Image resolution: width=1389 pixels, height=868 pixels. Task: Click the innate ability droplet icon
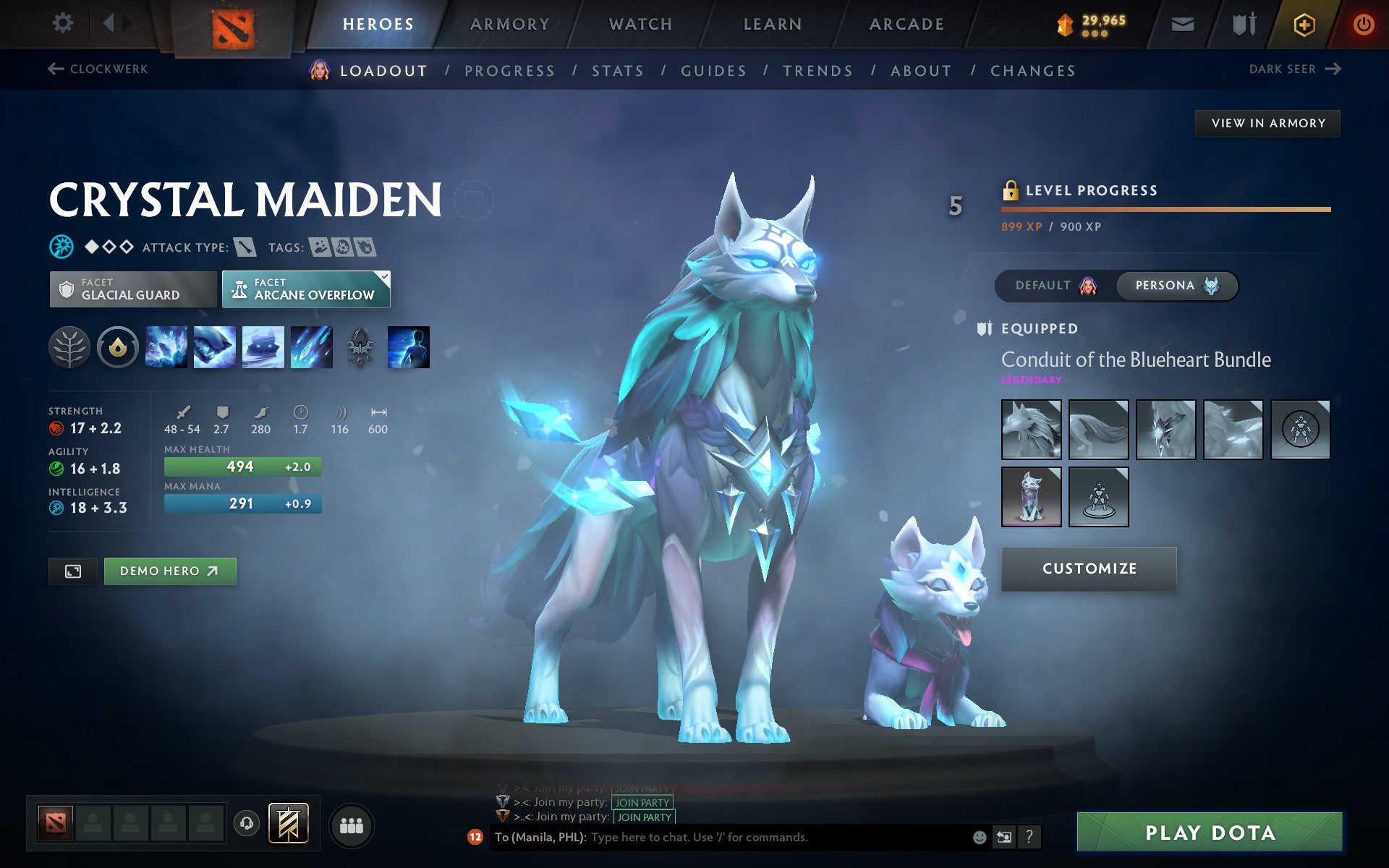(x=117, y=347)
